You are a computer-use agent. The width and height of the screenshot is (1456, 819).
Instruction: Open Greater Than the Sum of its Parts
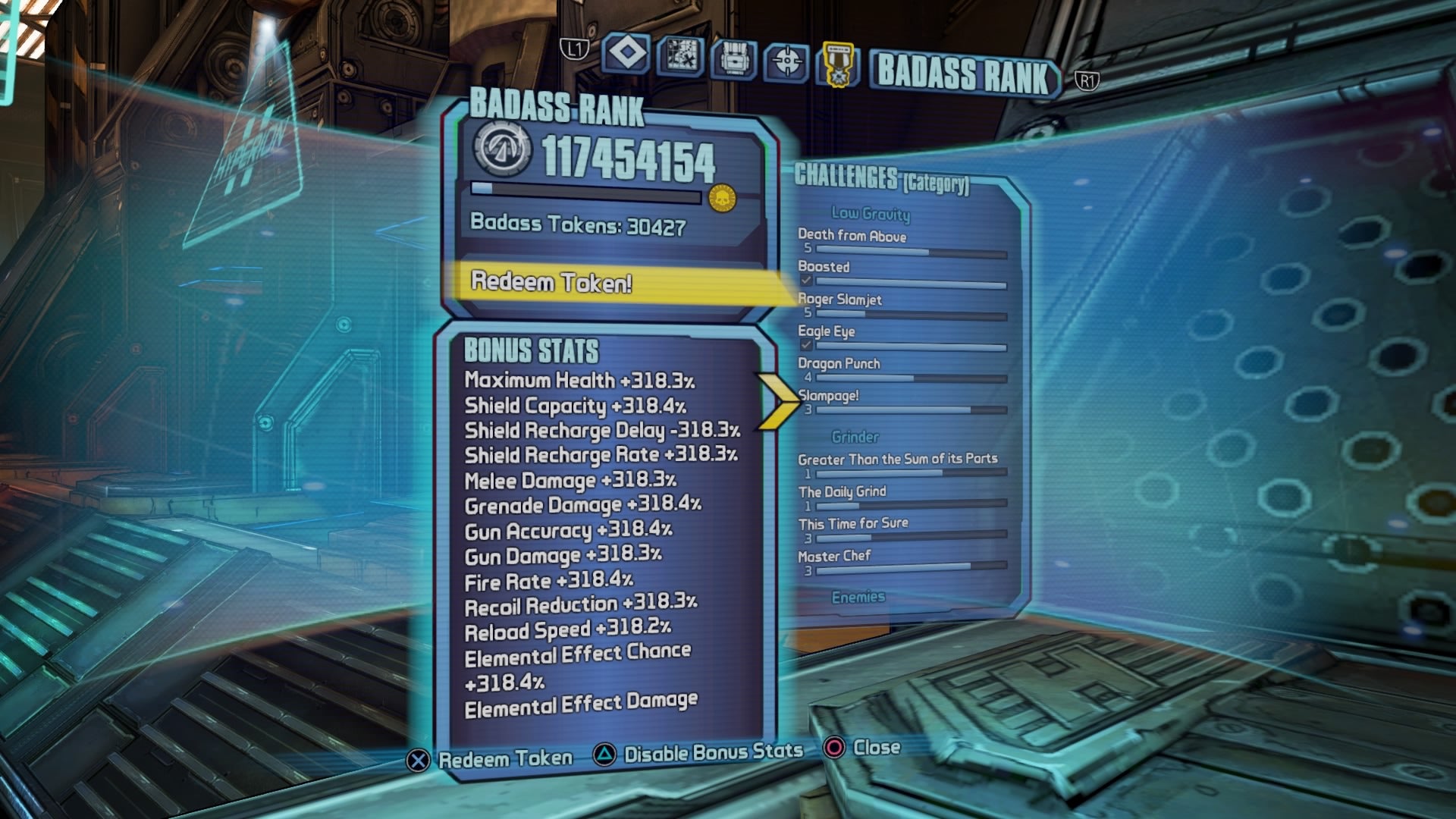pyautogui.click(x=897, y=459)
